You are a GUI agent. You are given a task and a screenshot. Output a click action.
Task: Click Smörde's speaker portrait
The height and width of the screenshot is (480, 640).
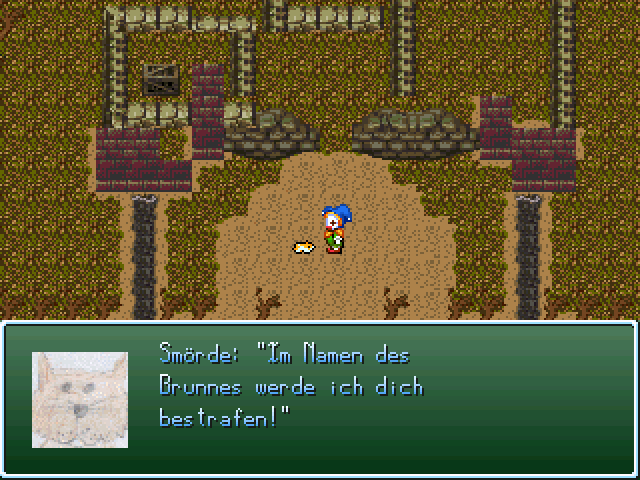(80, 399)
